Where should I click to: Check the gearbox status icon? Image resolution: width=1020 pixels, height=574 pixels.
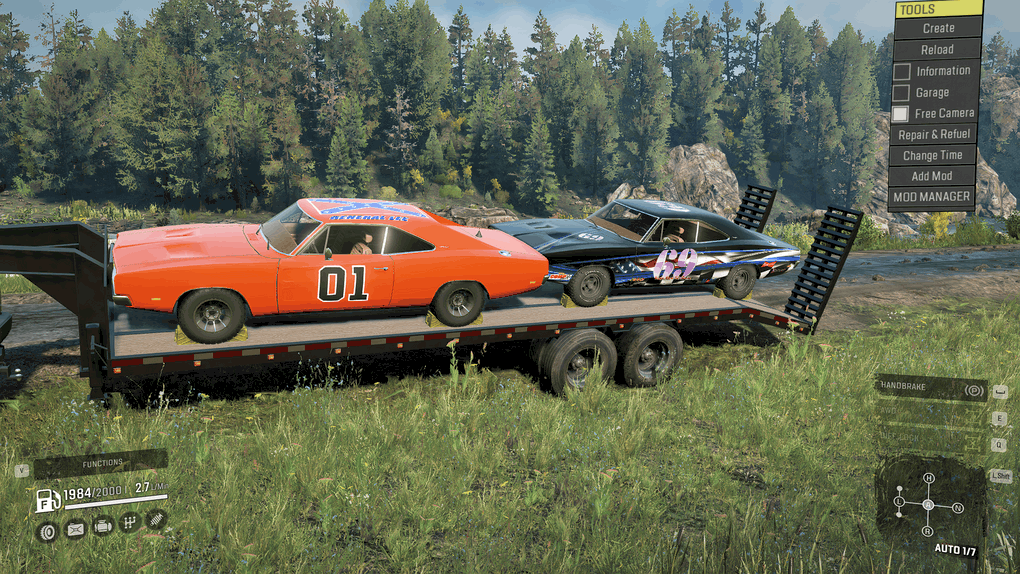(129, 522)
